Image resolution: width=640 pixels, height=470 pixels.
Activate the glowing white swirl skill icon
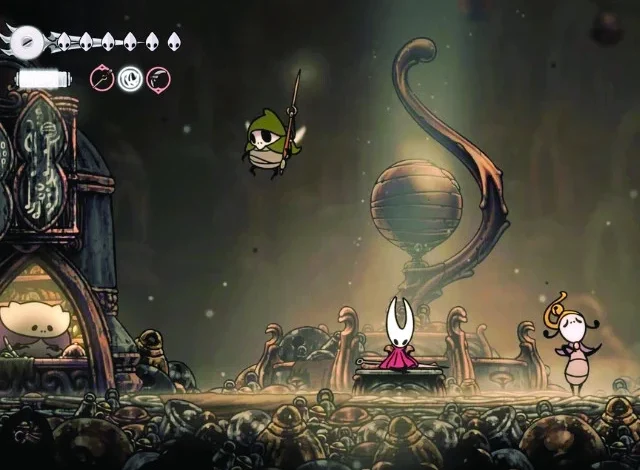point(130,78)
